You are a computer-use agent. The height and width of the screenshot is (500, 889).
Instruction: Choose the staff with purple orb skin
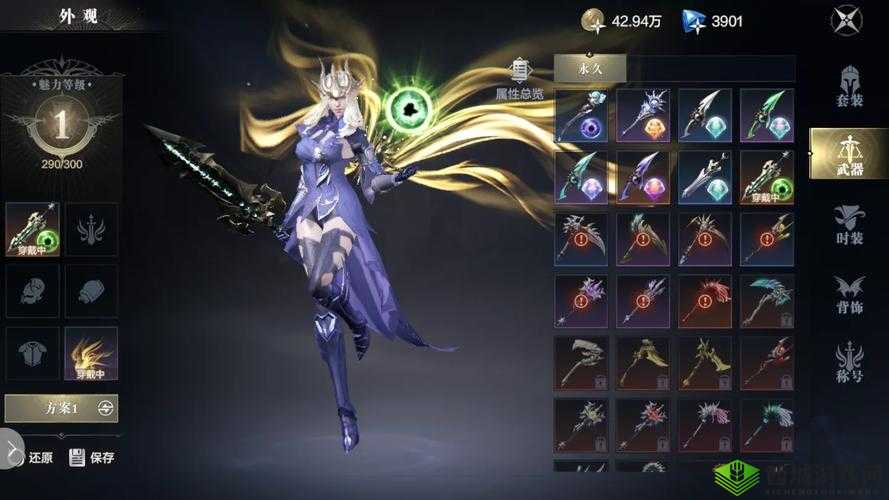[x=581, y=115]
